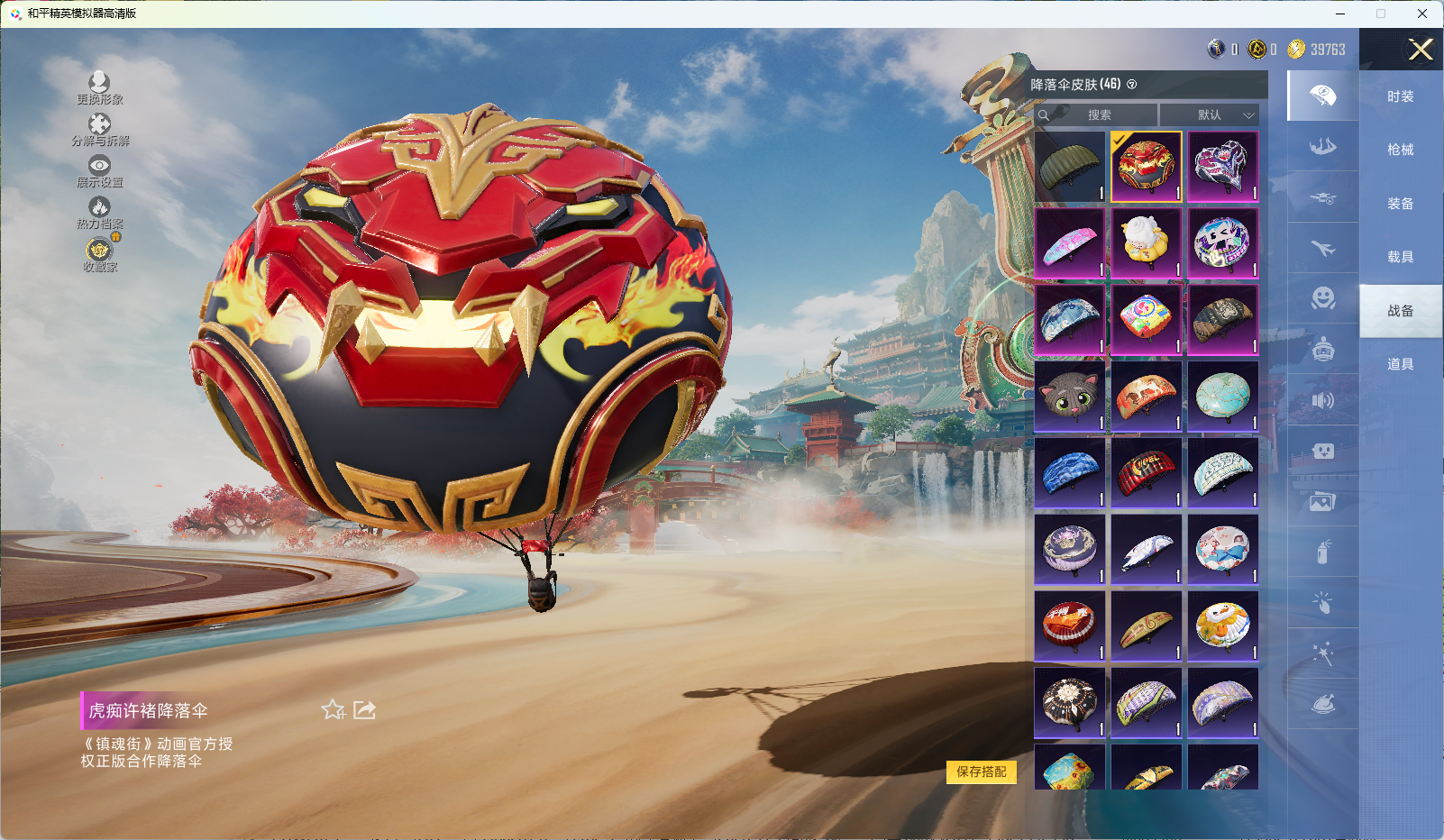This screenshot has height=840, width=1444.
Task: Click the 保存搭配 save outfit button
Action: point(981,772)
